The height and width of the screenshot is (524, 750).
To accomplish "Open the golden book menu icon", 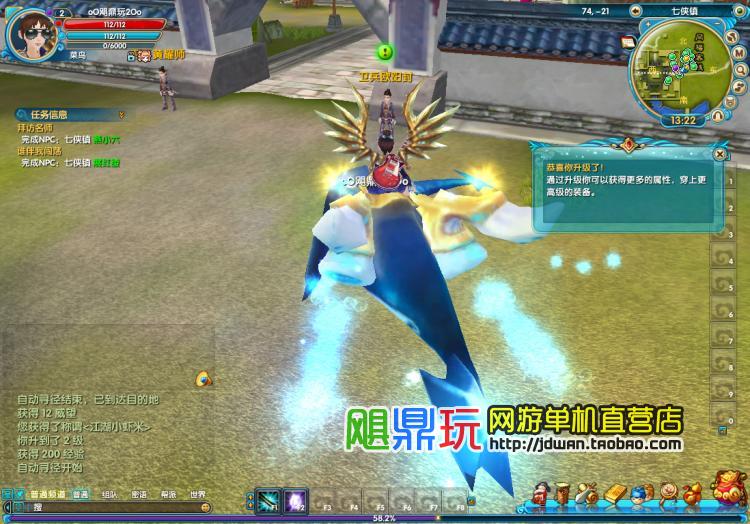I will (613, 494).
